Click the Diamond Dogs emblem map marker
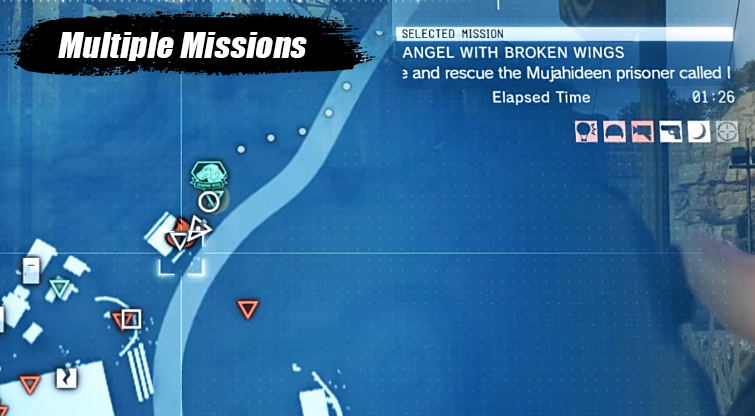Image resolution: width=755 pixels, height=416 pixels. [x=209, y=175]
